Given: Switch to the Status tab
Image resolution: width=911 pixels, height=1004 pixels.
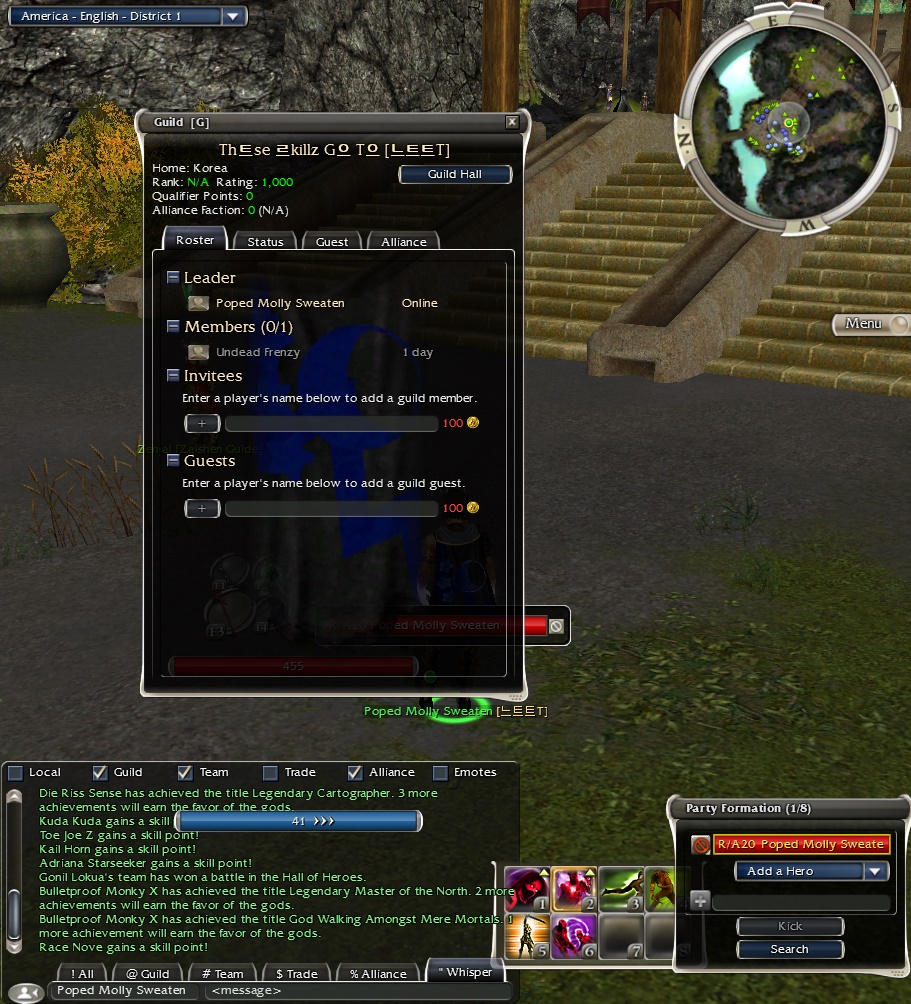Looking at the screenshot, I should pos(265,242).
